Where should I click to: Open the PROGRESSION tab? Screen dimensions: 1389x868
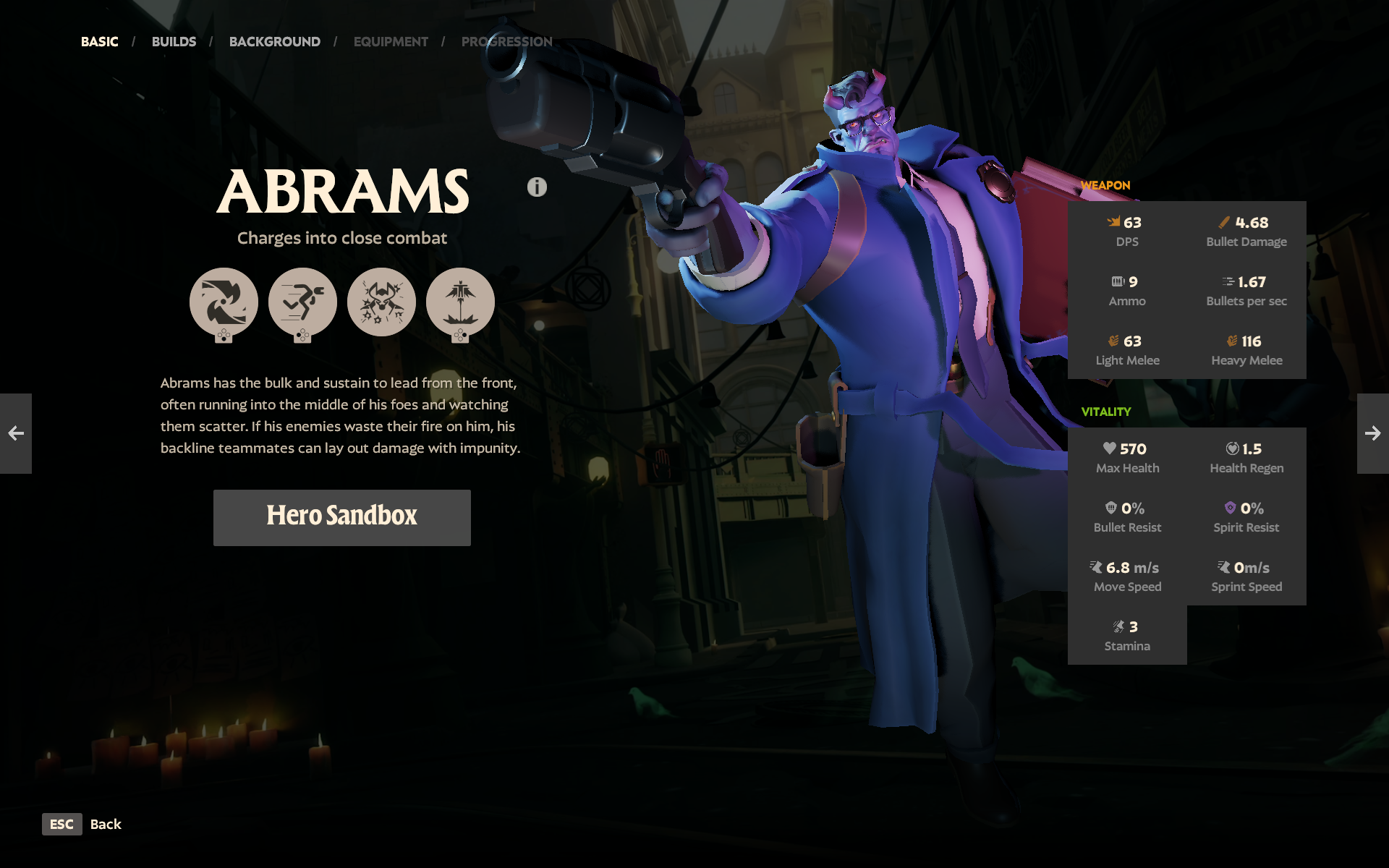click(507, 41)
